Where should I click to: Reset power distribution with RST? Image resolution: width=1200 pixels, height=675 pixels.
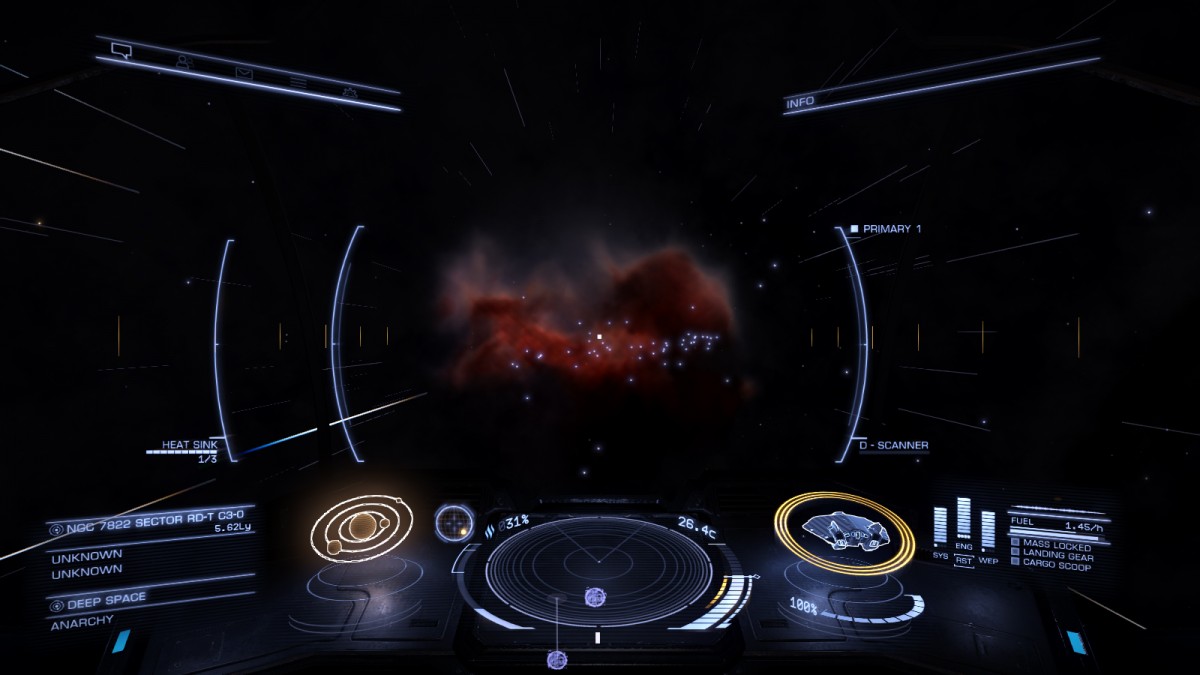click(x=963, y=561)
